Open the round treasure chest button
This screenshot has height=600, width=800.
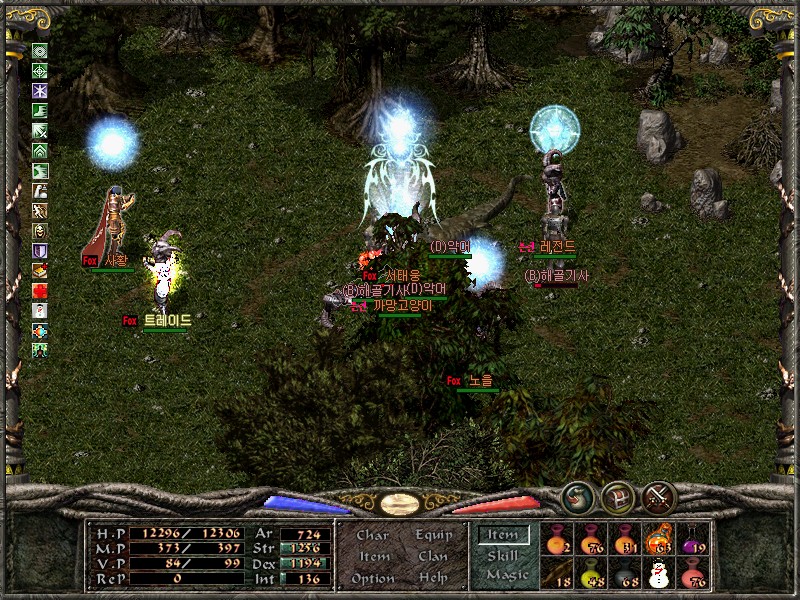click(x=617, y=496)
